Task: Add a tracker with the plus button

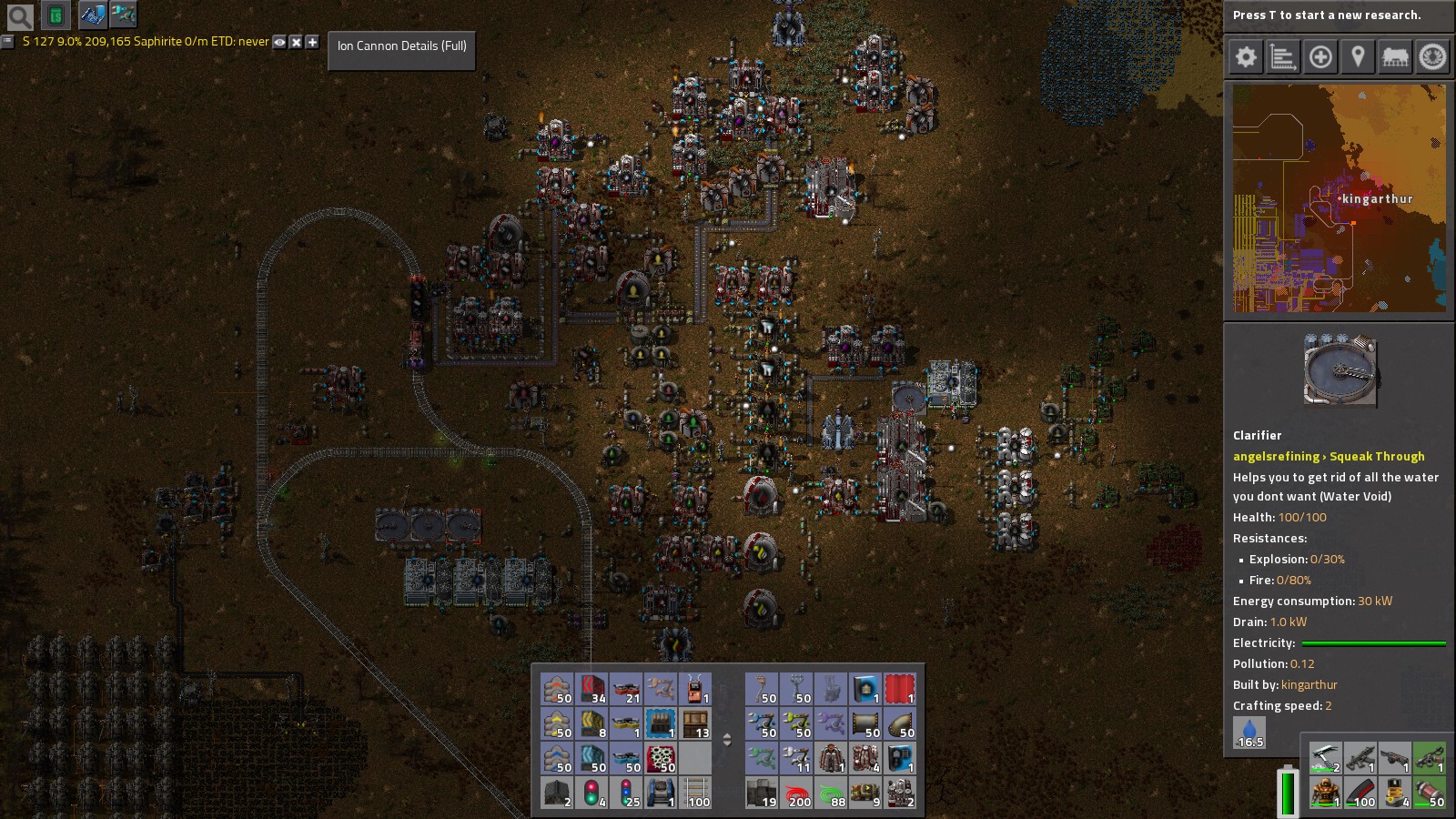Action: point(312,42)
